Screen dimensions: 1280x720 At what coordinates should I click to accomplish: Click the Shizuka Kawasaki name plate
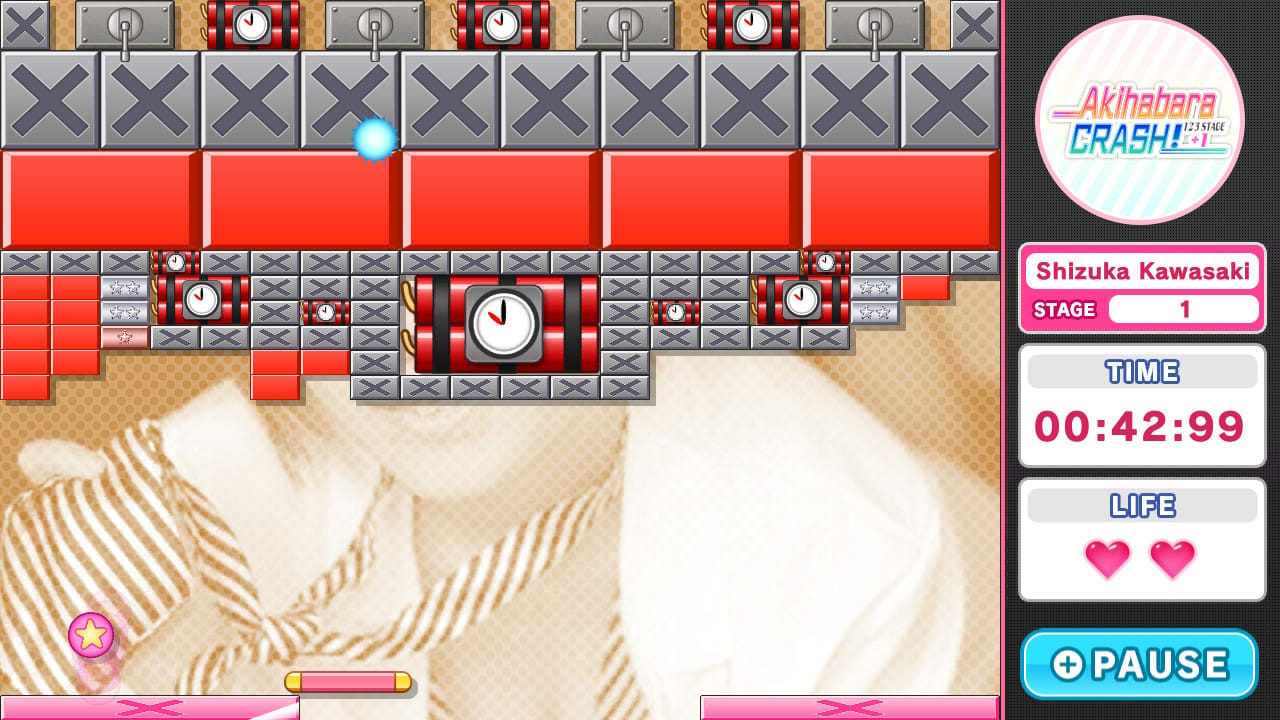[1141, 270]
